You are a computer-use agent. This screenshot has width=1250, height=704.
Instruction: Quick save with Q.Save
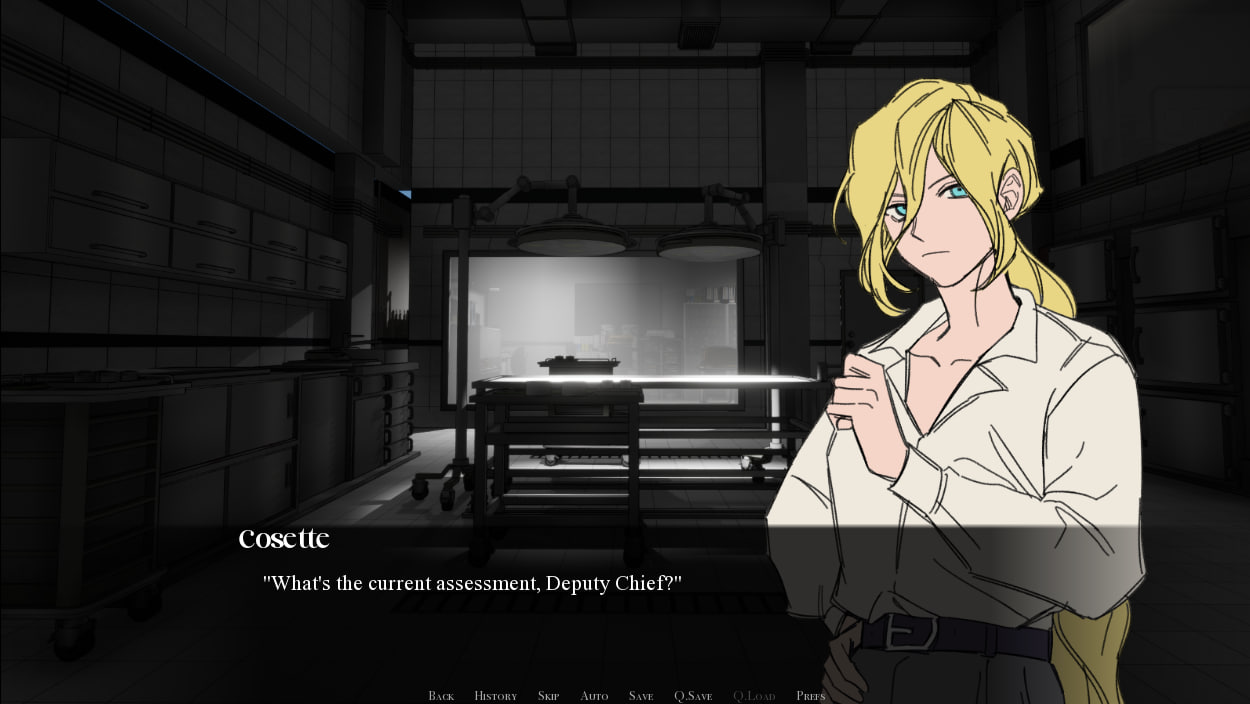[693, 696]
